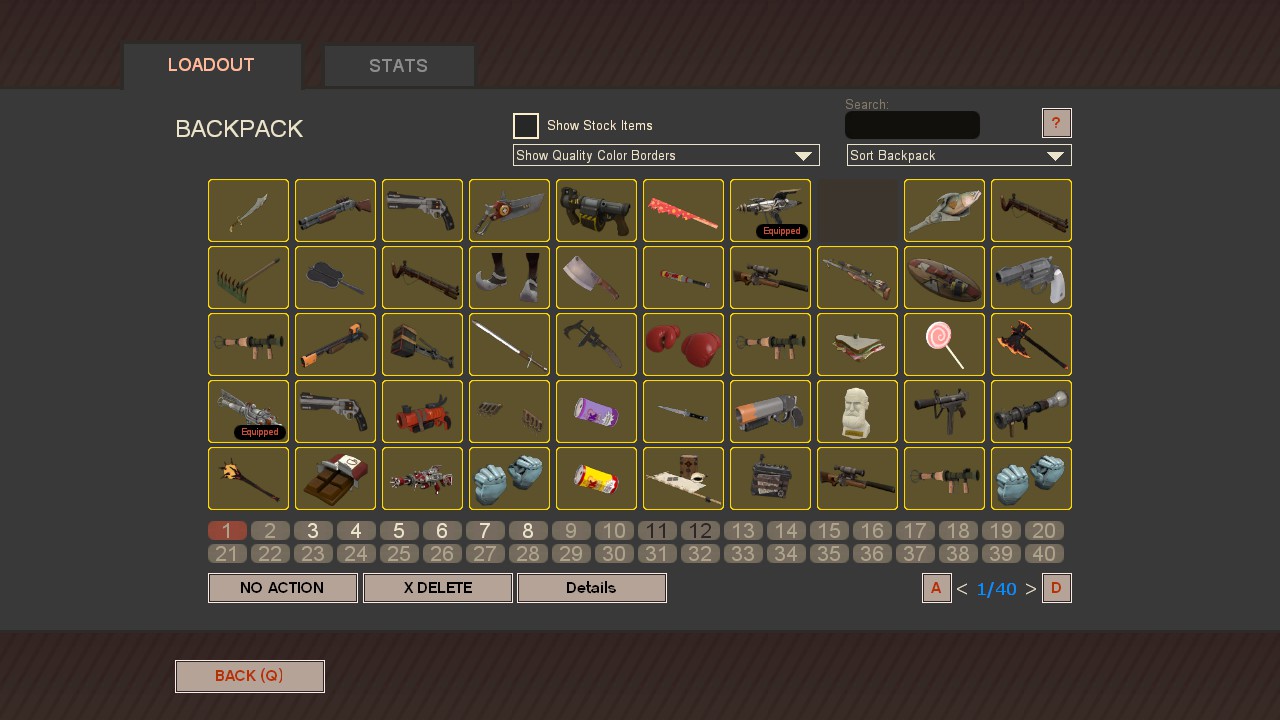Toggle the Show Stock Items checkbox
Viewport: 1280px width, 720px height.
526,126
